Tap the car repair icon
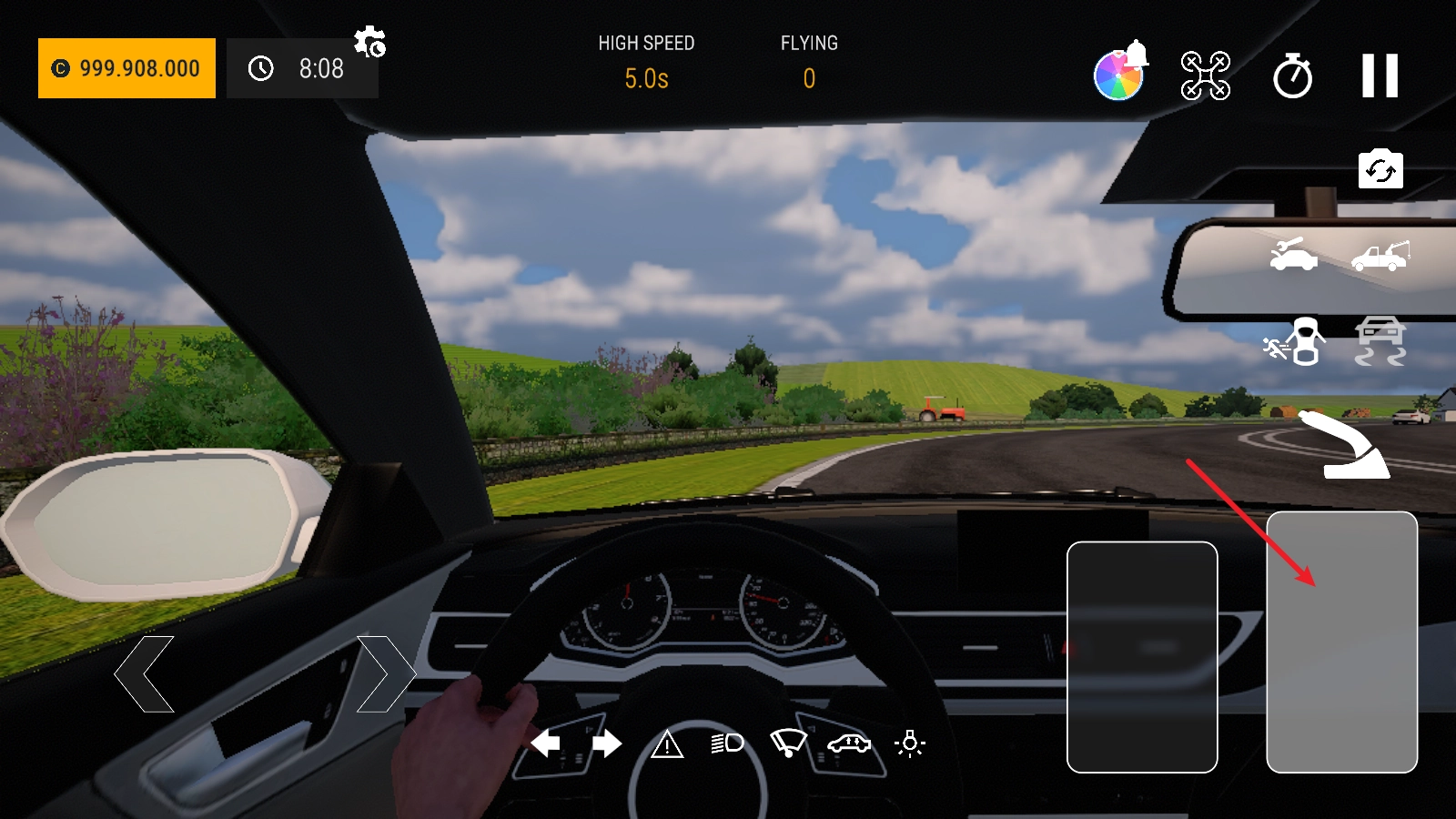This screenshot has width=1456, height=819. [x=1293, y=255]
